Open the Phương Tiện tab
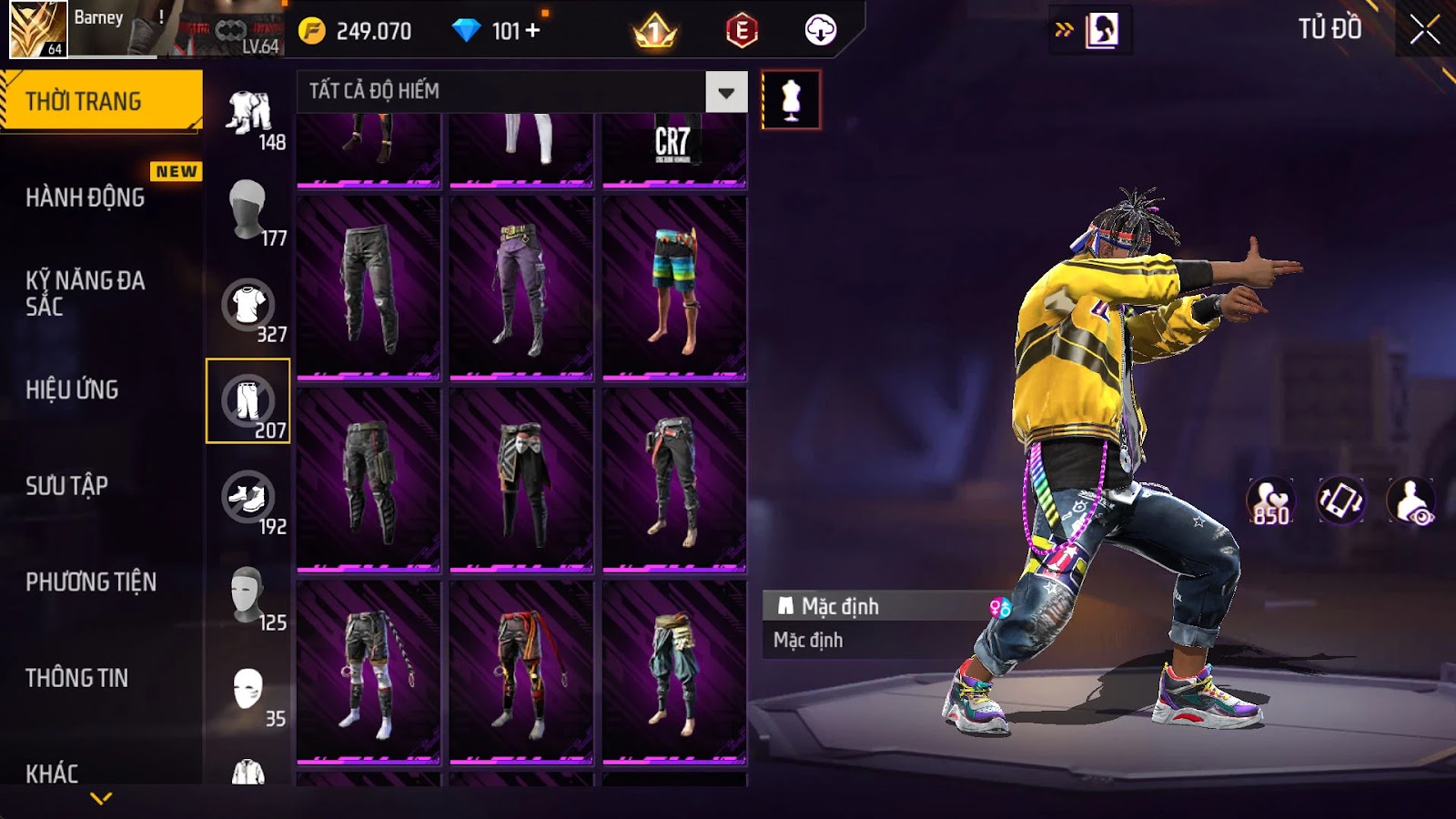1456x819 pixels. (x=91, y=582)
